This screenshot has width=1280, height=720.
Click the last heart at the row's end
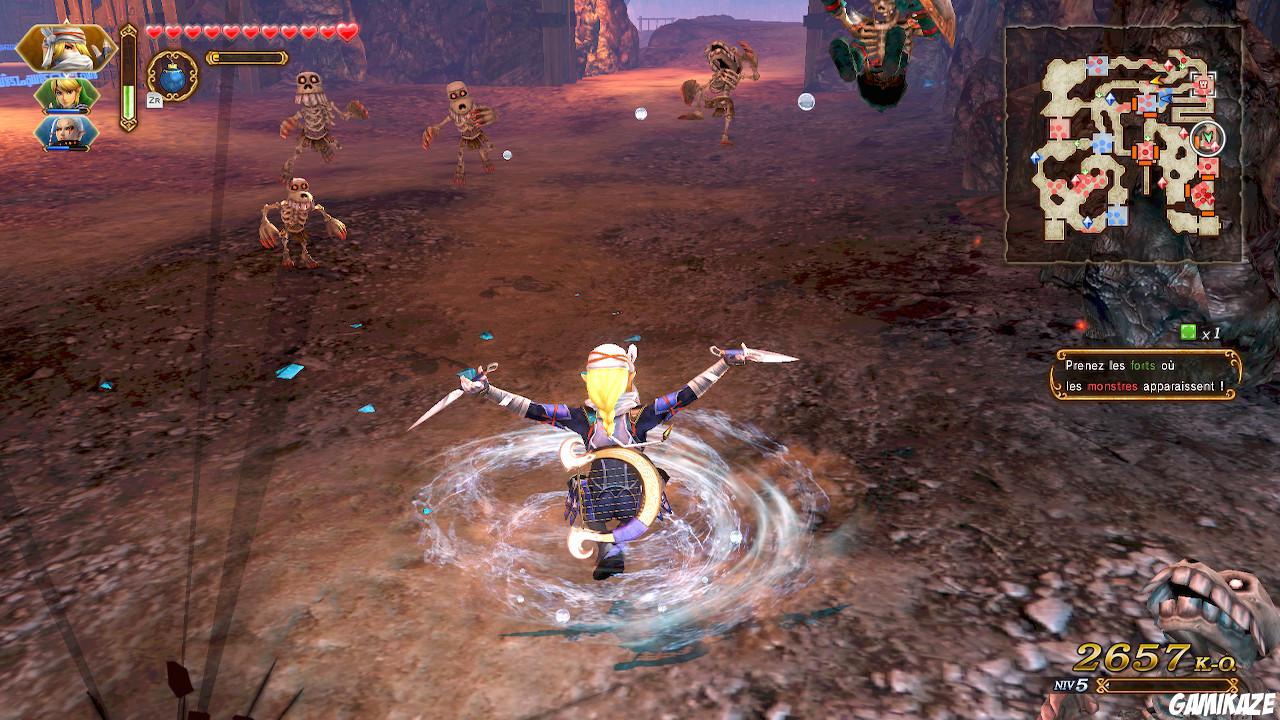(346, 30)
